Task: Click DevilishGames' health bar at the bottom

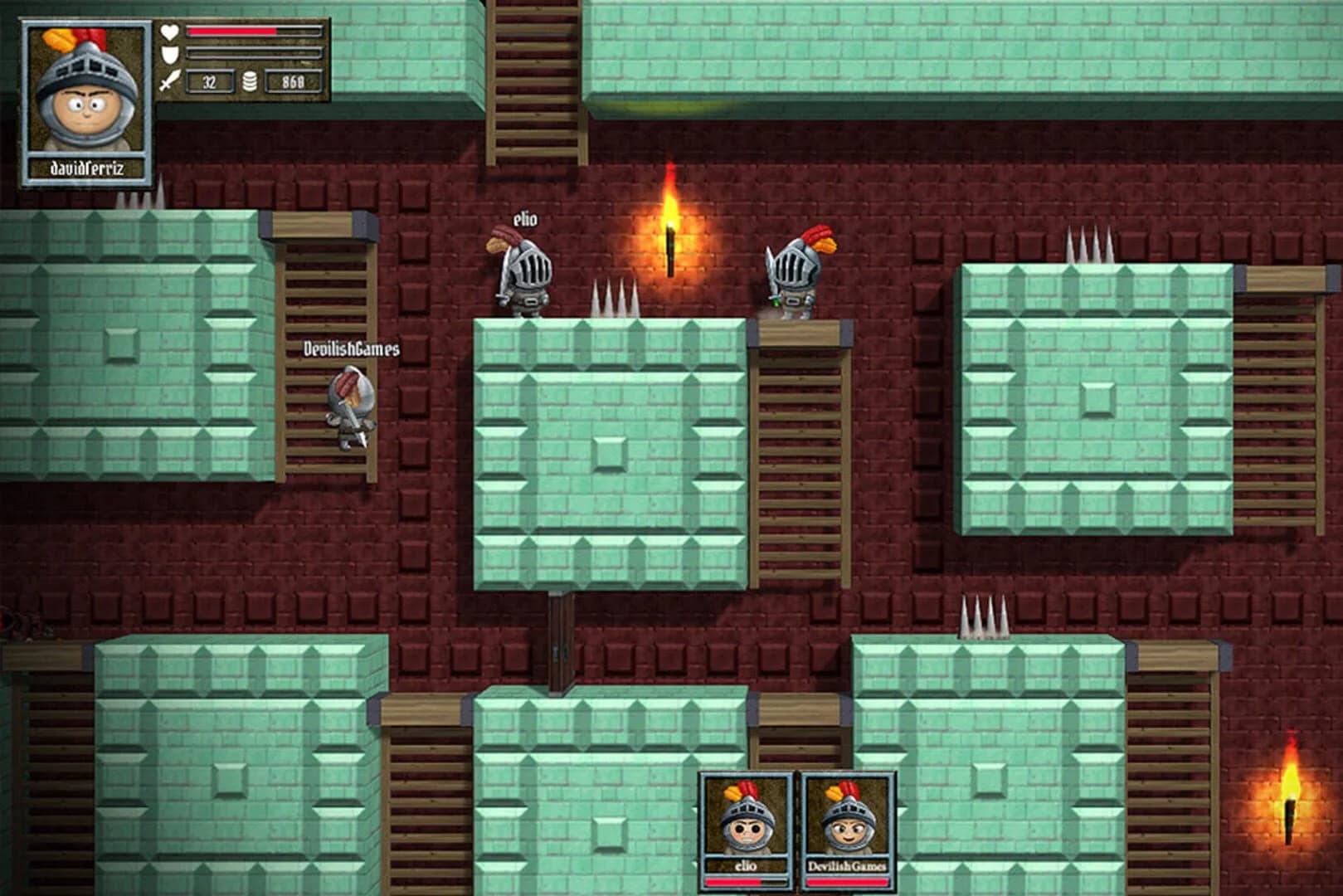Action: coord(849,882)
